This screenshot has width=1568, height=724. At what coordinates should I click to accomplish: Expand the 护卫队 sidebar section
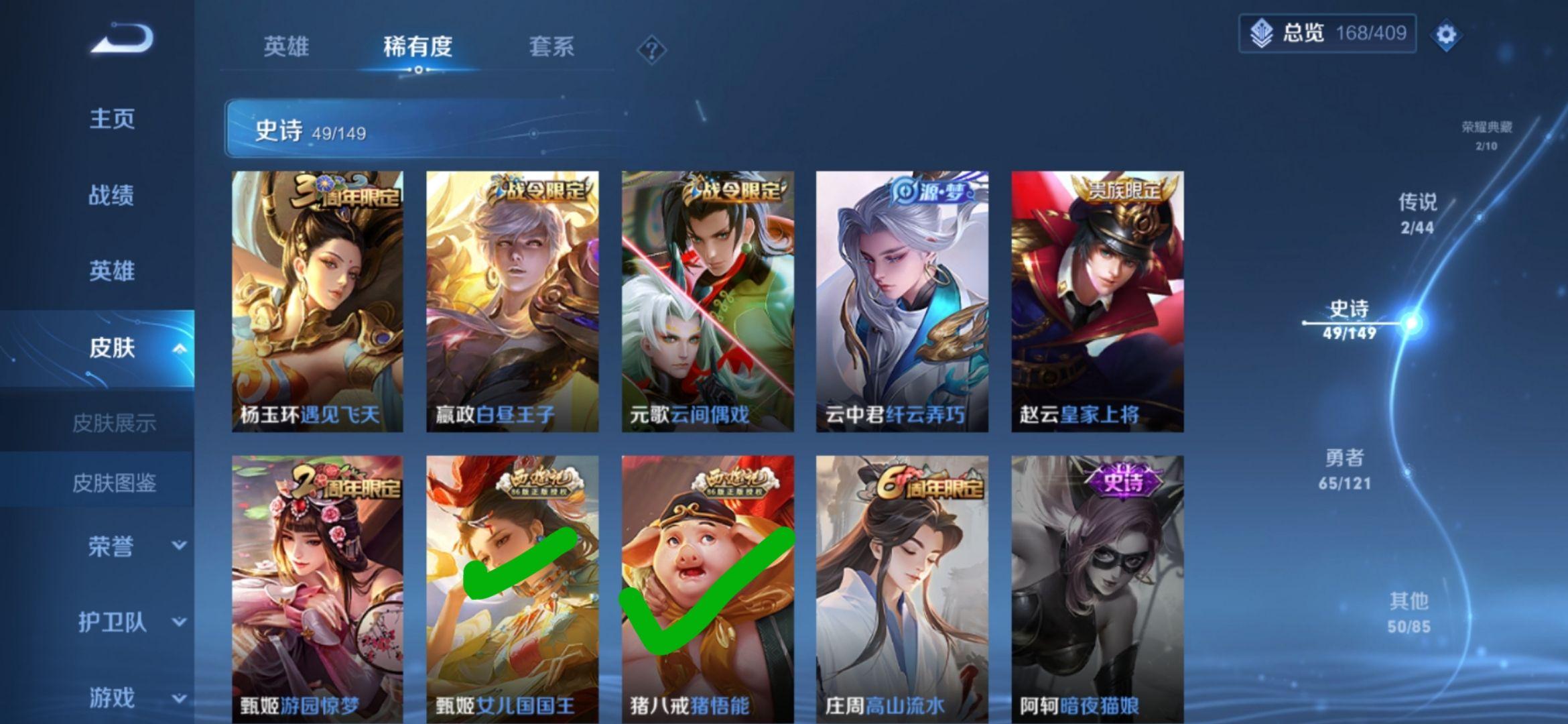(x=179, y=622)
